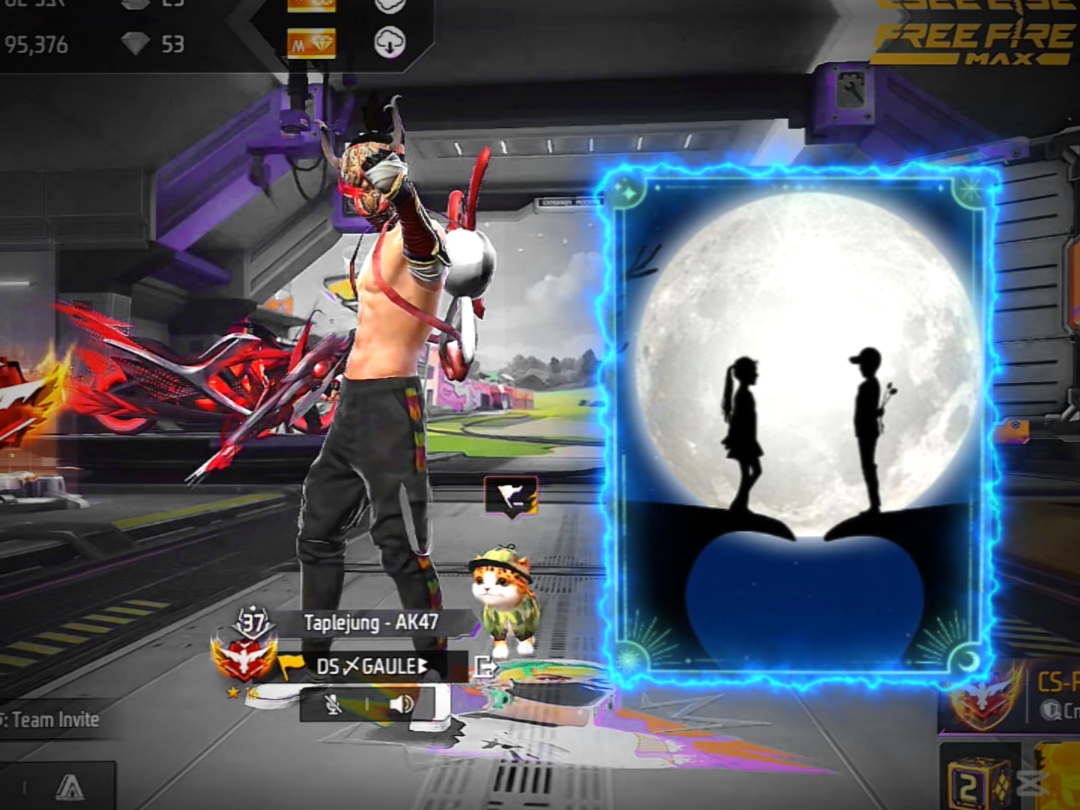Click the leave squad exit icon

point(485,667)
